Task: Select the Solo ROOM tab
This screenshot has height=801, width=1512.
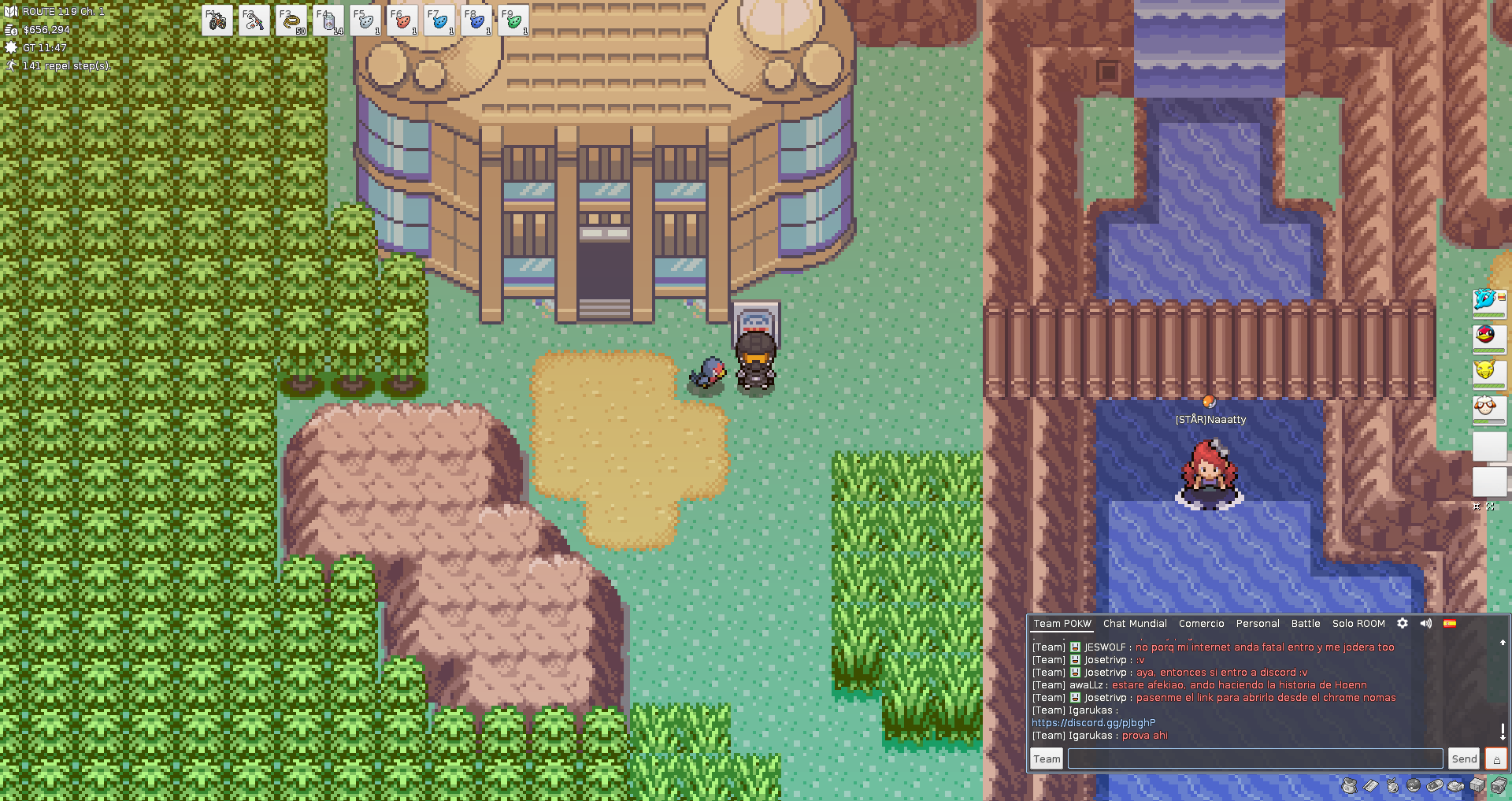Action: tap(1358, 623)
